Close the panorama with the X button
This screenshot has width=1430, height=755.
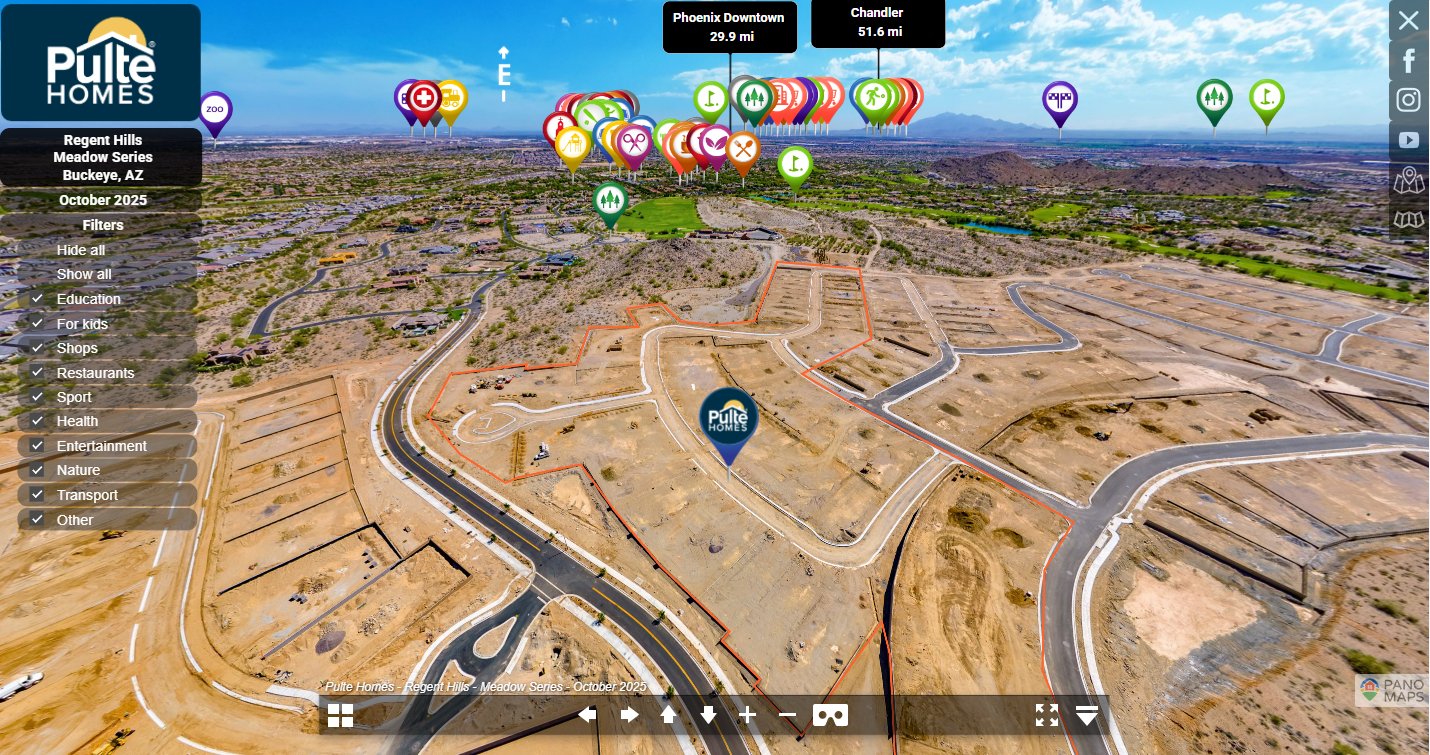point(1408,20)
